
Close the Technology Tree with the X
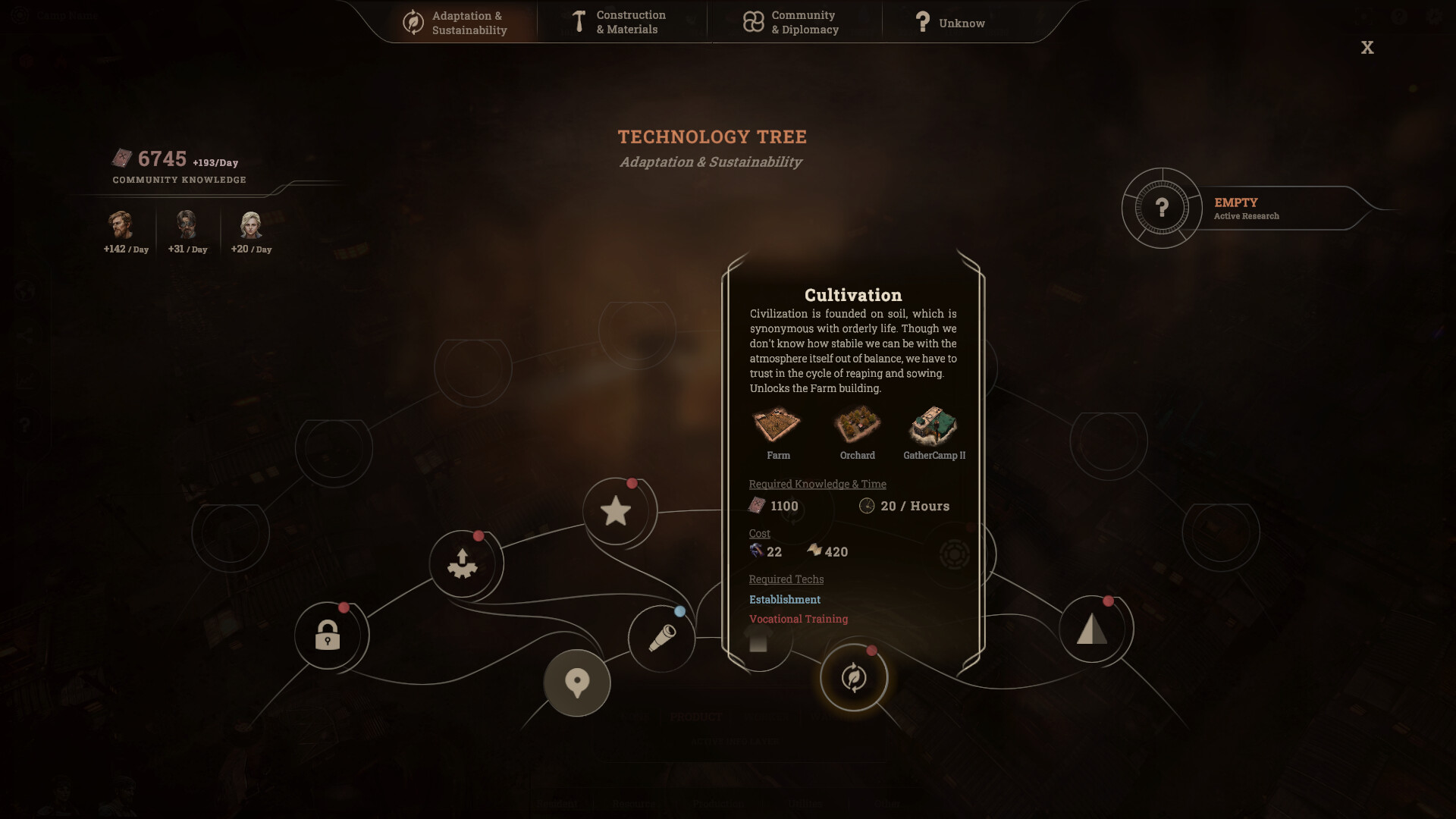[x=1368, y=47]
